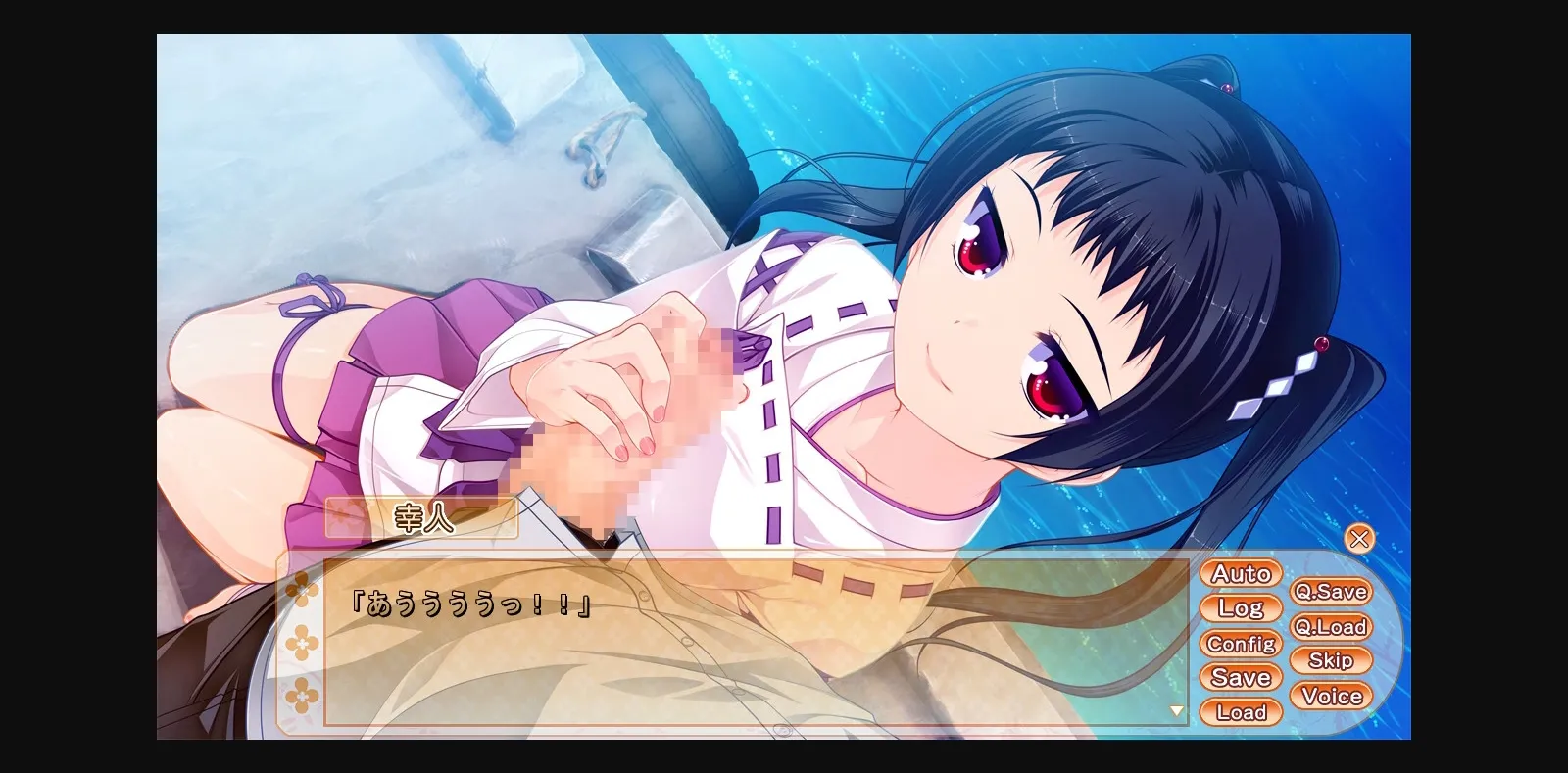Click the dialogue text to advance
Viewport: 1568px width, 773px height.
(x=470, y=604)
